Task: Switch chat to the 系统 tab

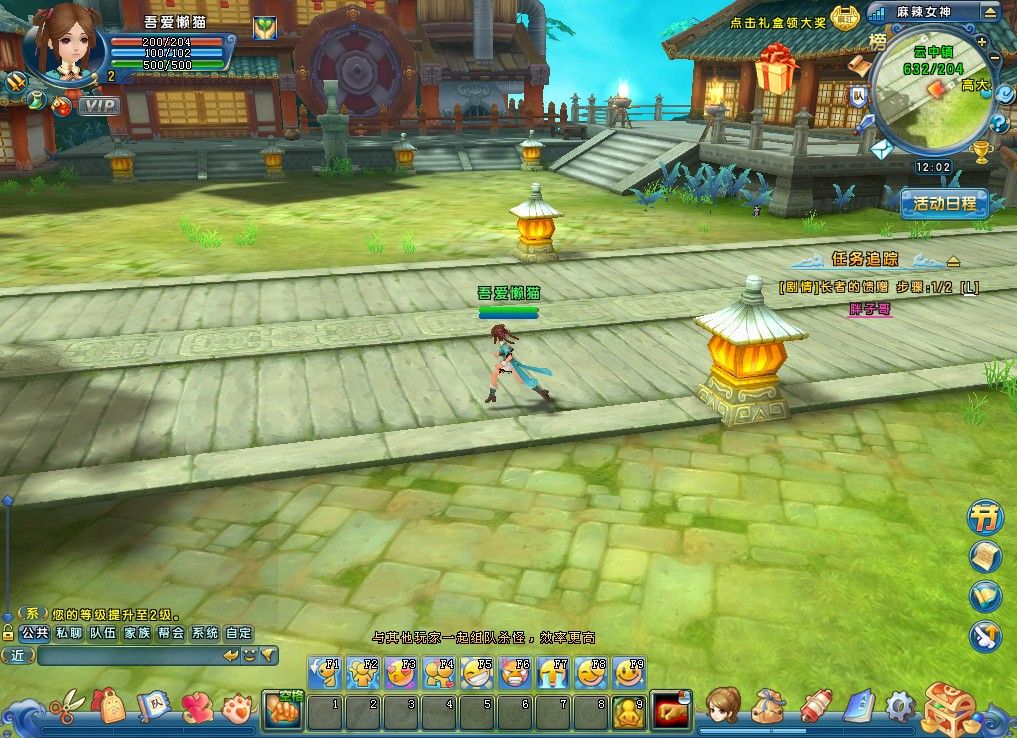Action: click(205, 633)
